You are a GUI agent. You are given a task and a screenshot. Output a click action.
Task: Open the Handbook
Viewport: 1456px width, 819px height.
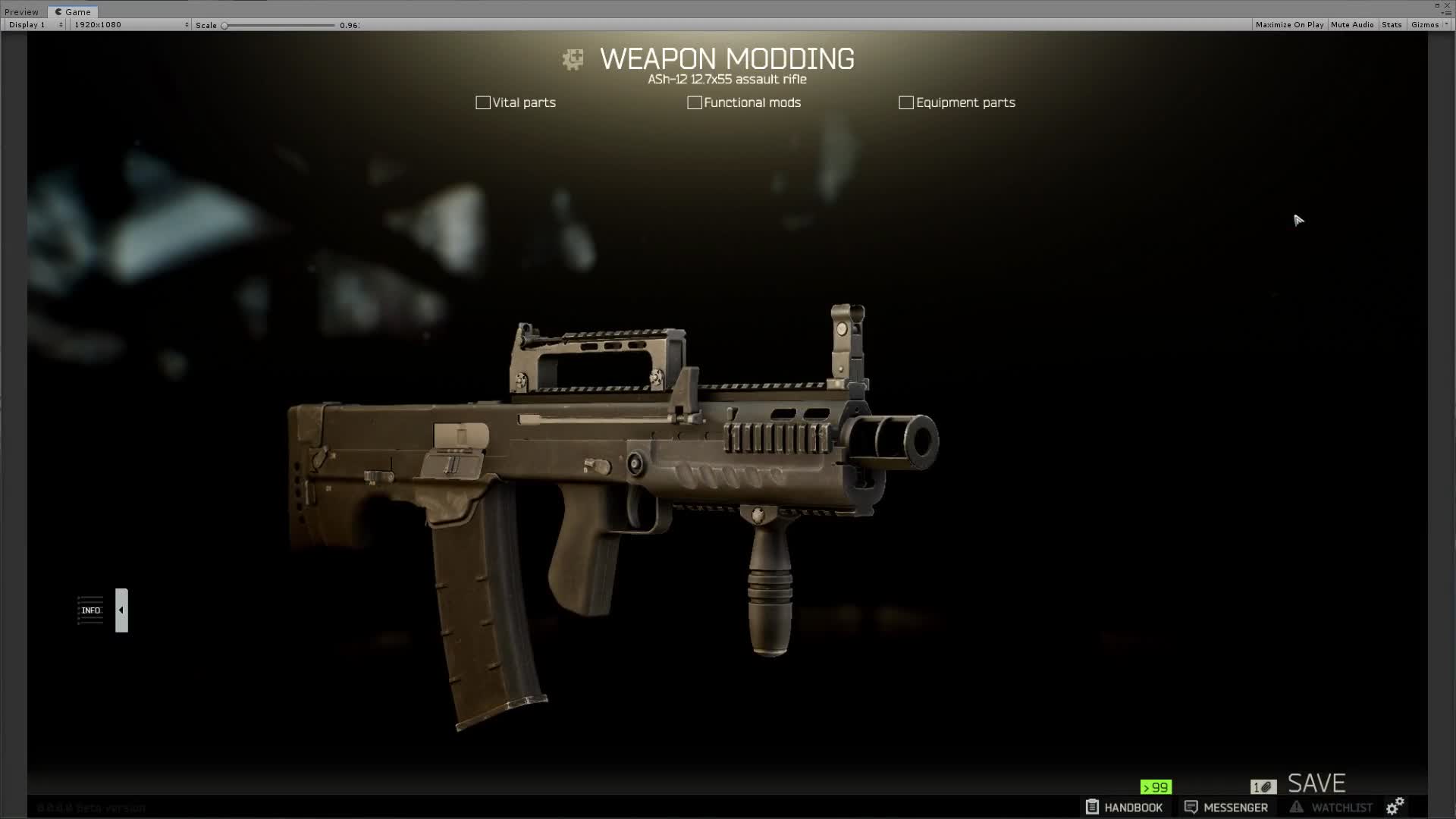(x=1124, y=808)
